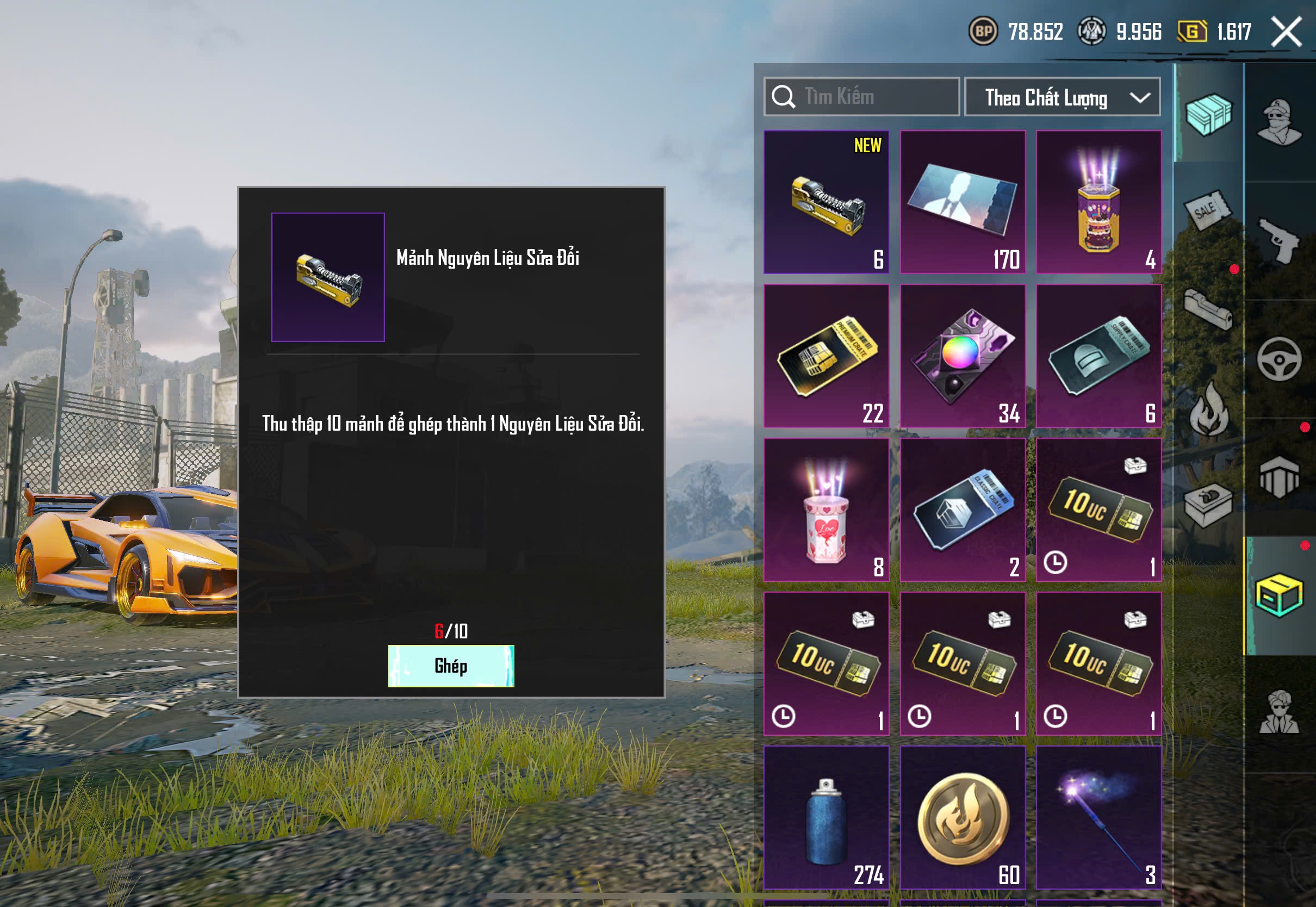The width and height of the screenshot is (1316, 907).
Task: Select the Supply Crate coupon with helmet
Action: (x=1098, y=356)
